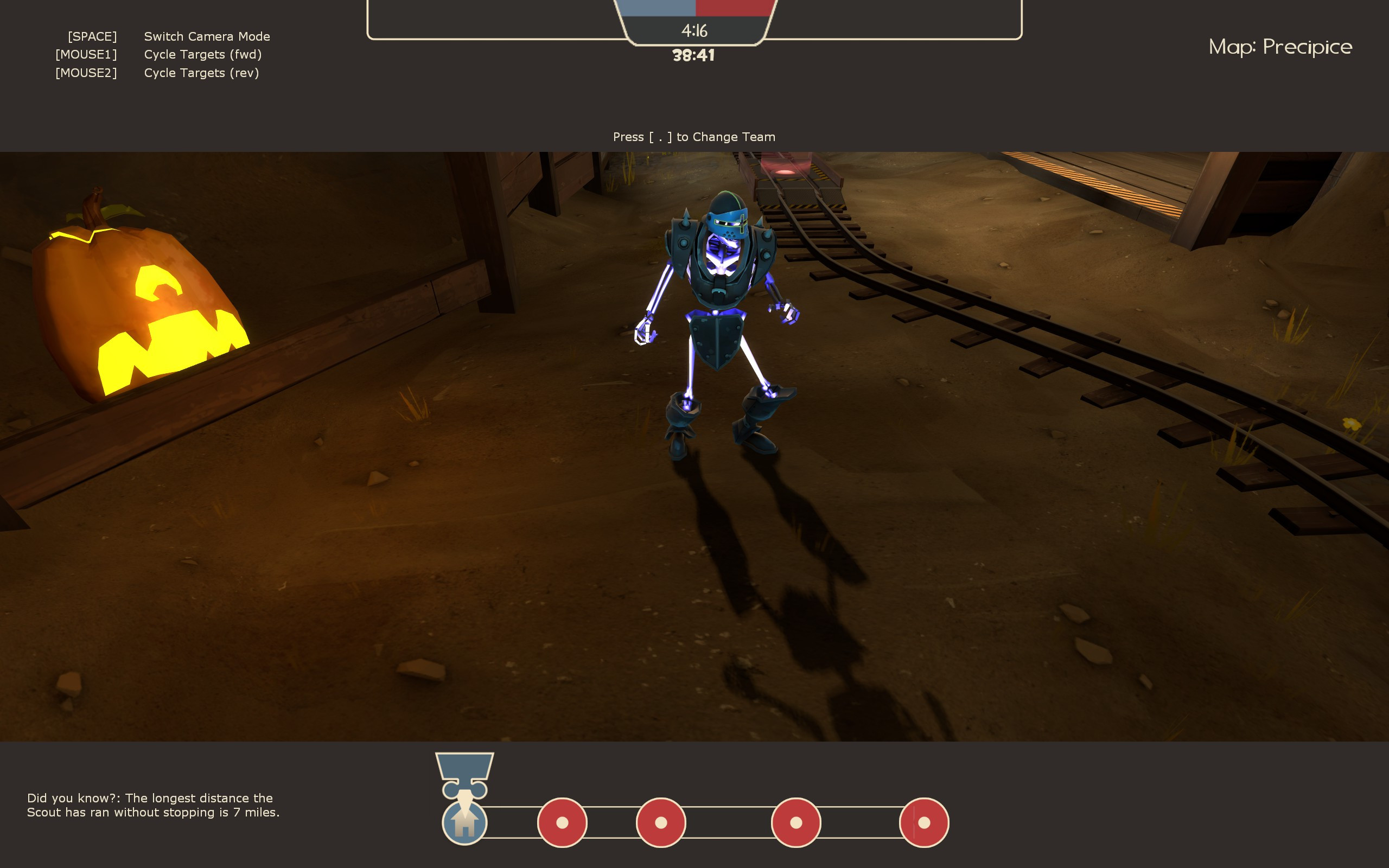Click Cycle Targets (fwd) binding label

coord(202,55)
